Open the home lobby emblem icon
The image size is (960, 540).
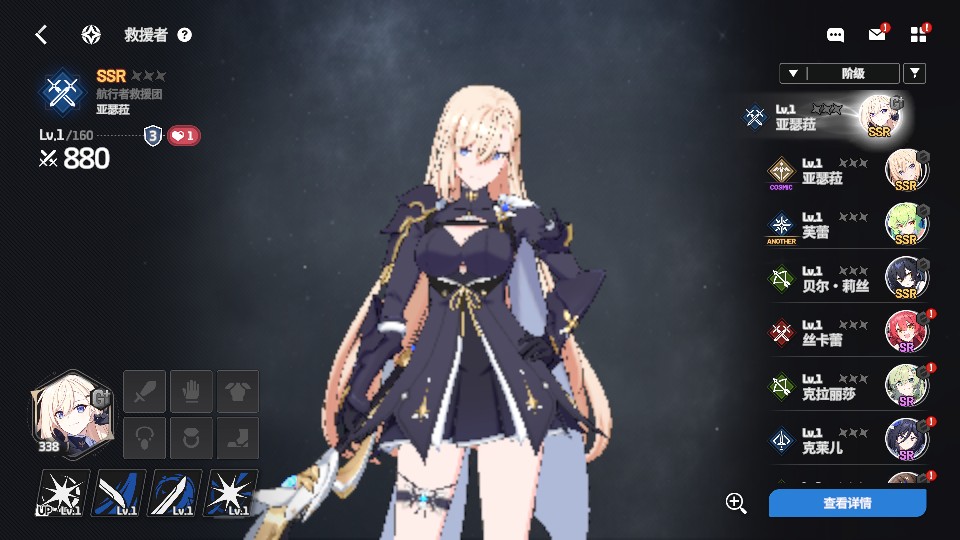click(x=91, y=35)
